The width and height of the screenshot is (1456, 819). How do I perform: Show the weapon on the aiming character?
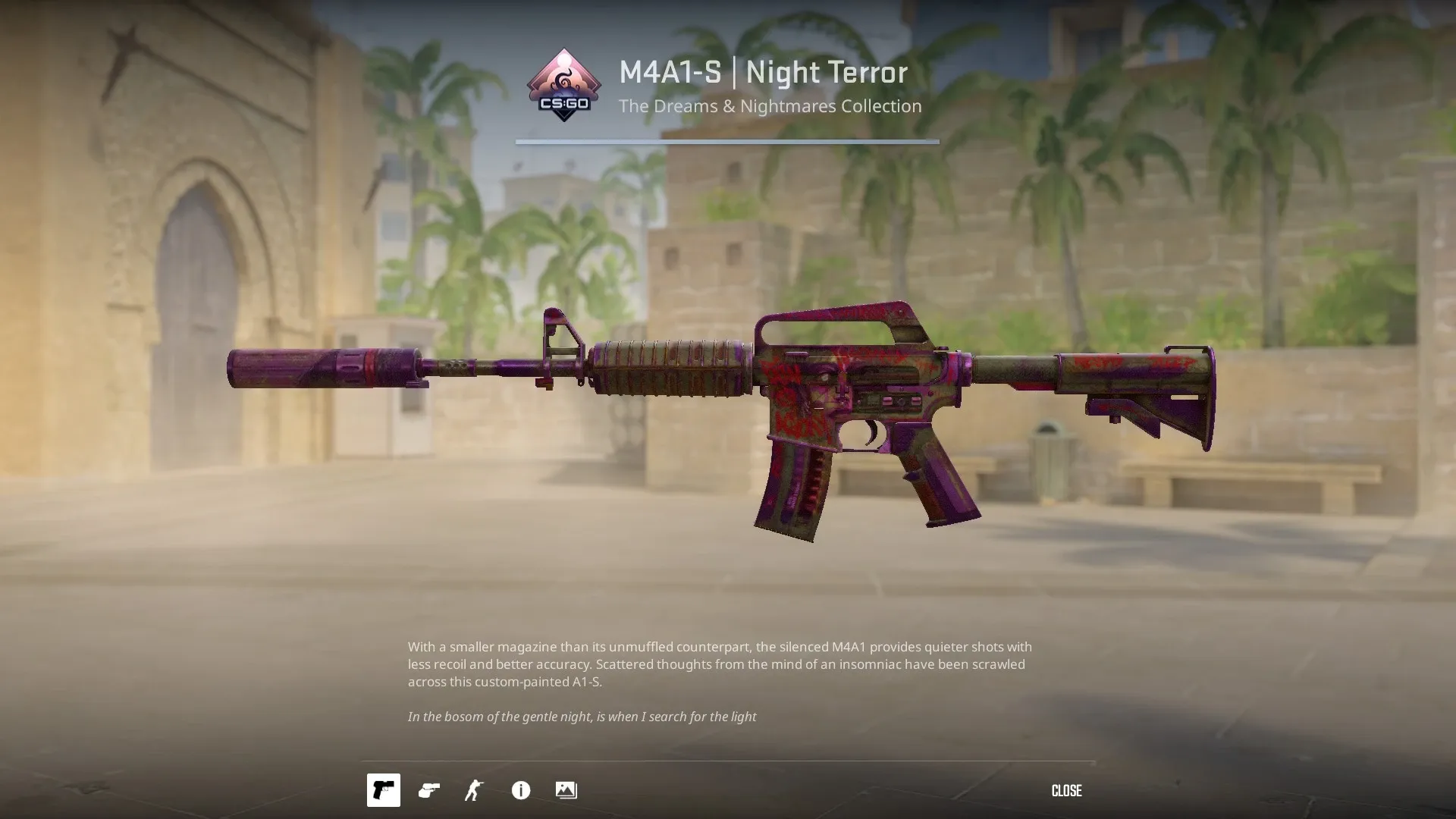(x=474, y=790)
